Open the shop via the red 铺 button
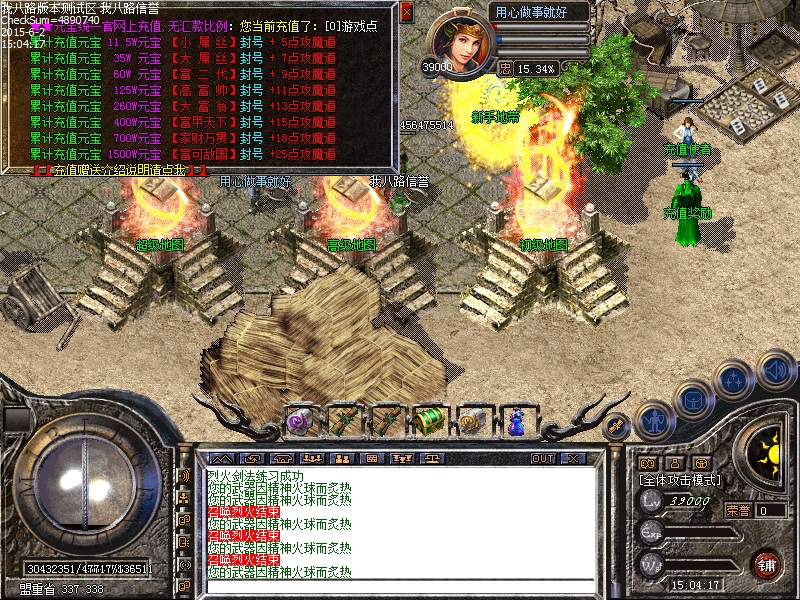 tap(767, 563)
